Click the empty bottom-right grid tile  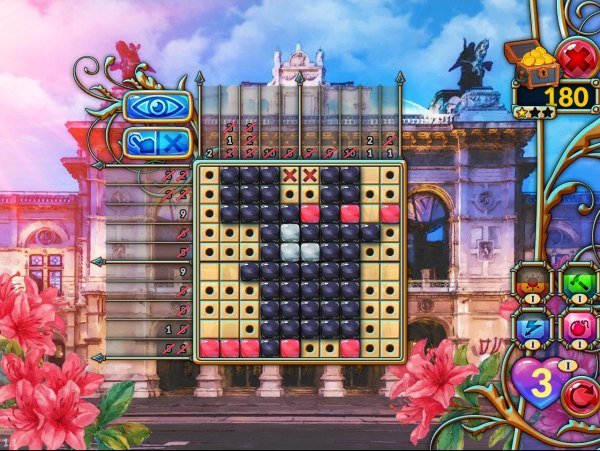click(x=390, y=347)
